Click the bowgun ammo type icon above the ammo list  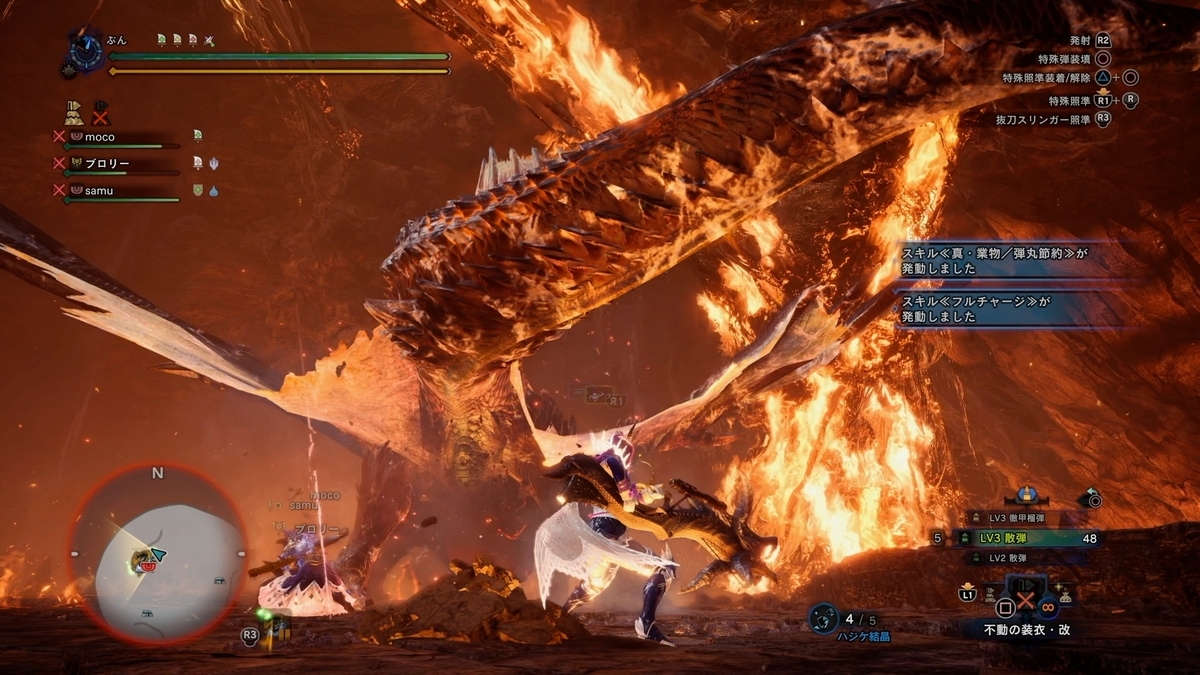click(x=1025, y=496)
